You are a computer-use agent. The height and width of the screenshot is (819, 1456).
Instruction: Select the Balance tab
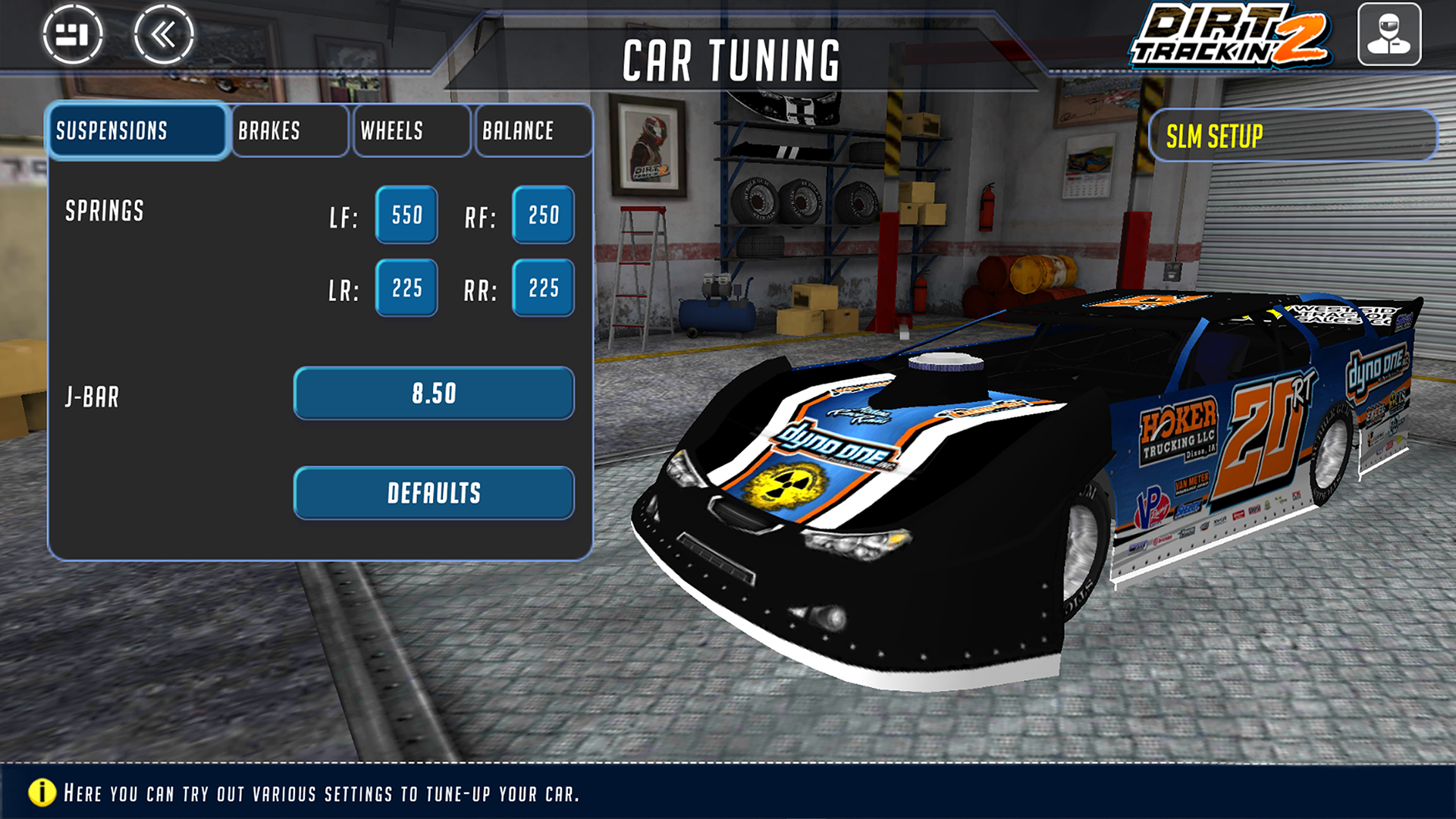tap(533, 131)
